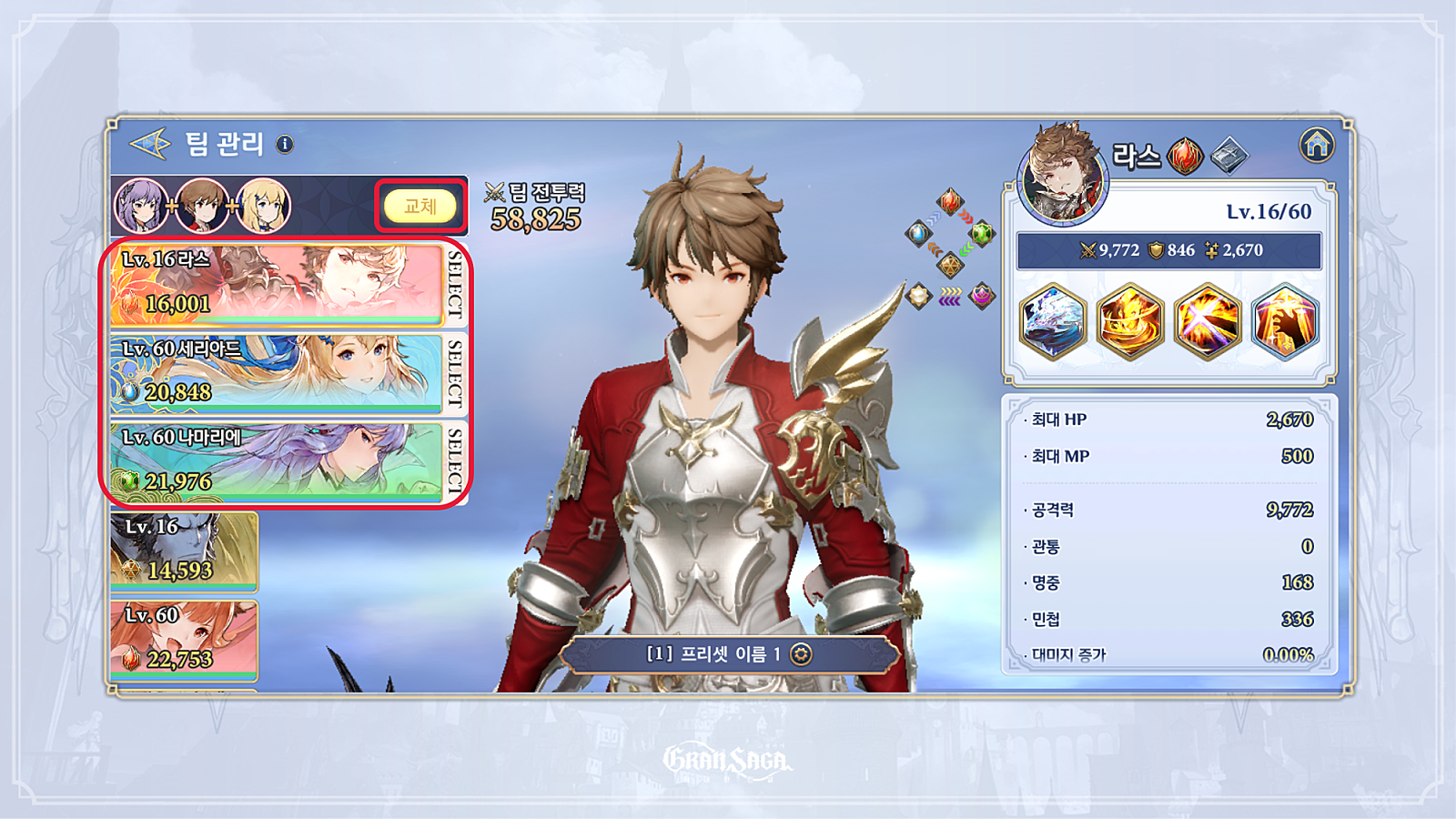1456x819 pixels.
Task: Select the Lv.16 라스 character card
Action: point(277,284)
